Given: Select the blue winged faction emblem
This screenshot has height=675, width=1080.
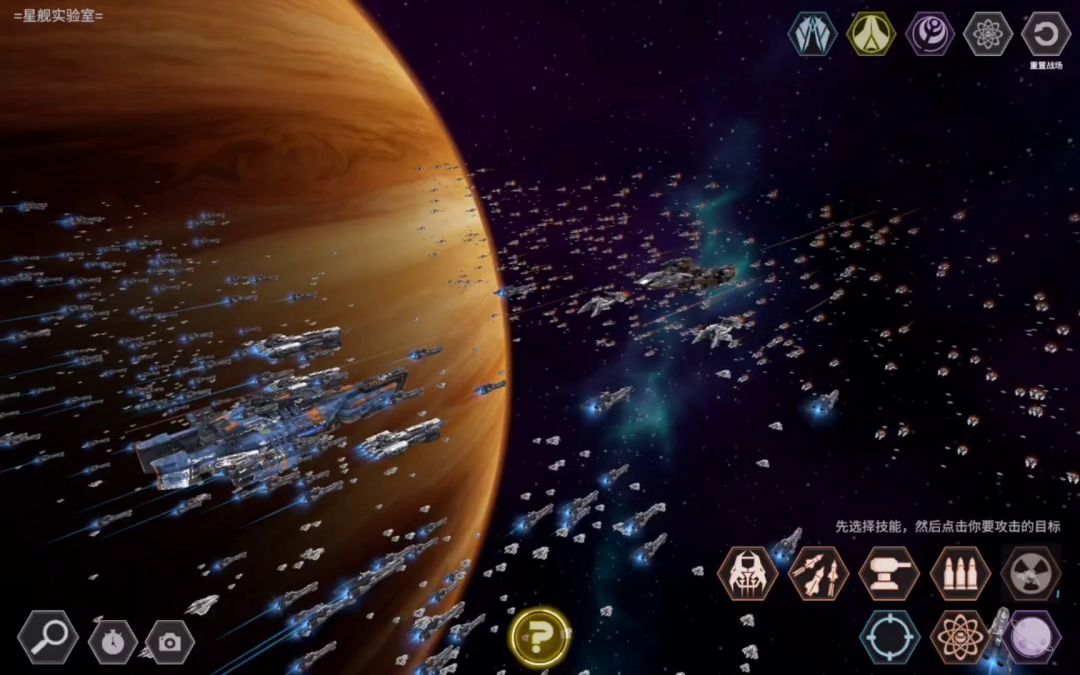Looking at the screenshot, I should point(812,34).
